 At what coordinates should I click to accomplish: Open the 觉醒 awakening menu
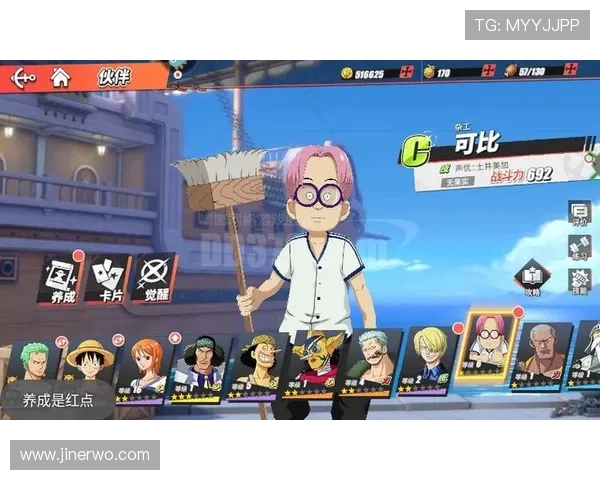(x=154, y=279)
